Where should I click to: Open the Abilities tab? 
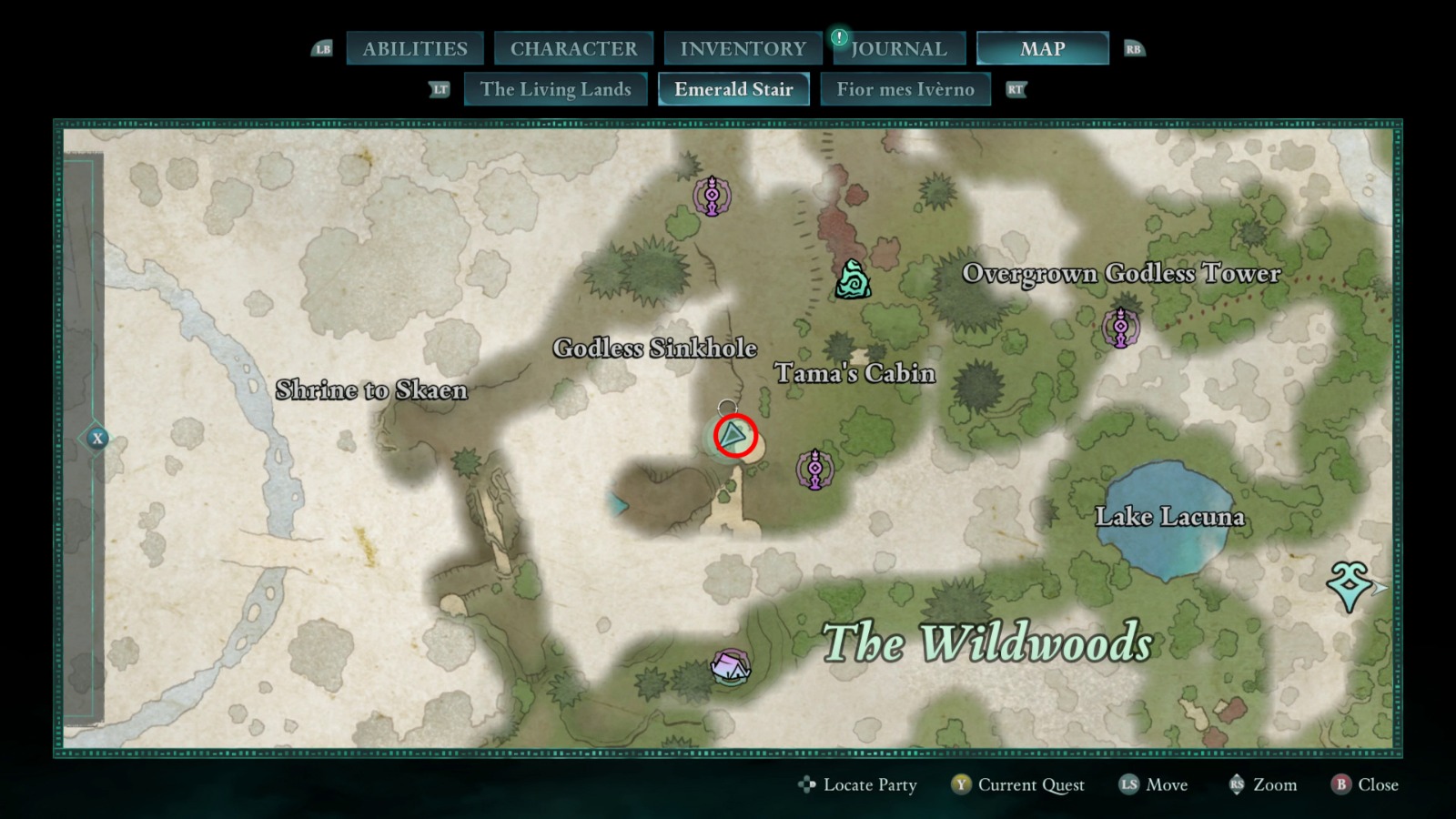pyautogui.click(x=415, y=49)
